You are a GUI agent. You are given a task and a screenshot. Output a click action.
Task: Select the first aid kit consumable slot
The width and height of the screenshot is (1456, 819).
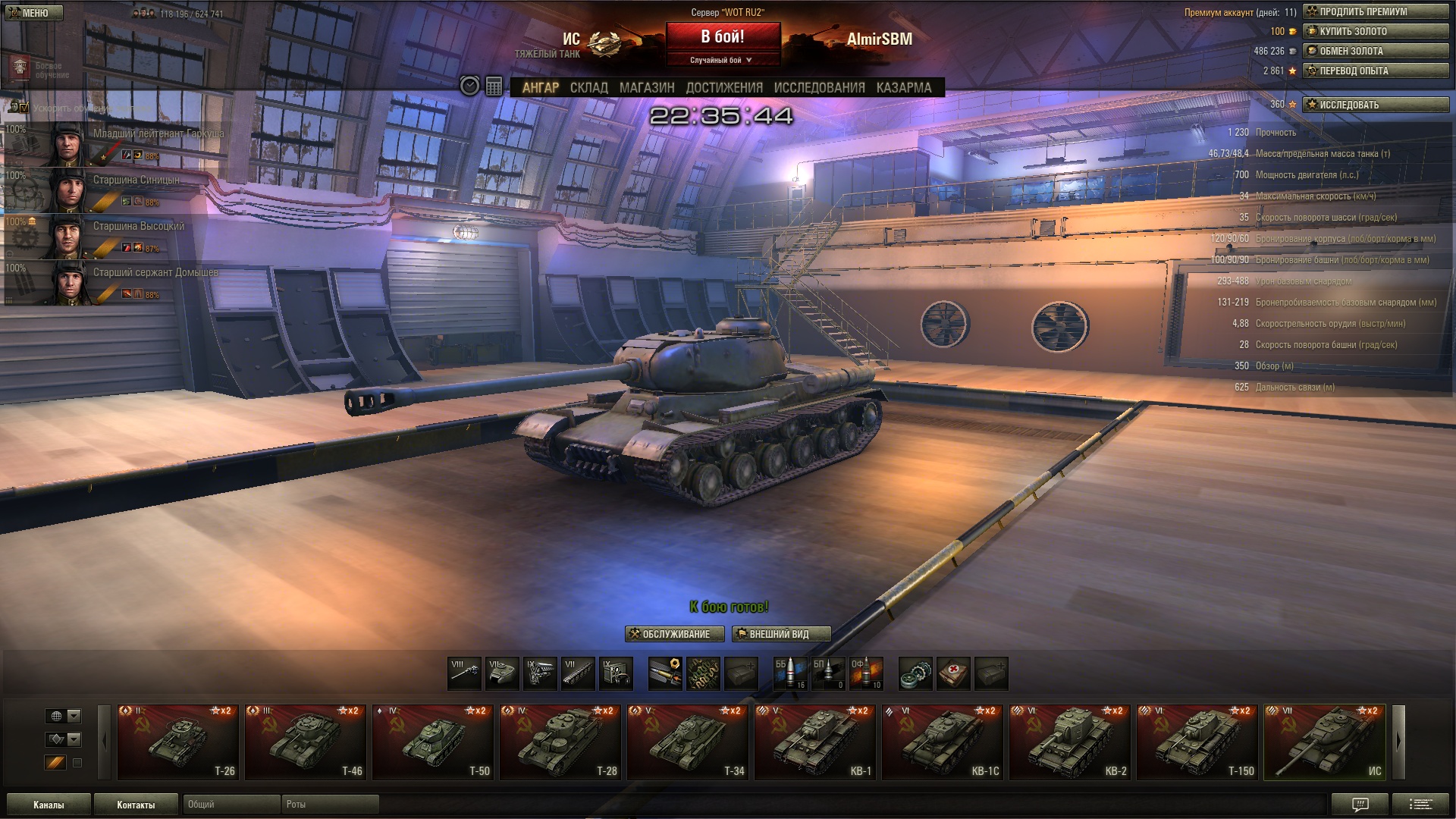coord(953,673)
